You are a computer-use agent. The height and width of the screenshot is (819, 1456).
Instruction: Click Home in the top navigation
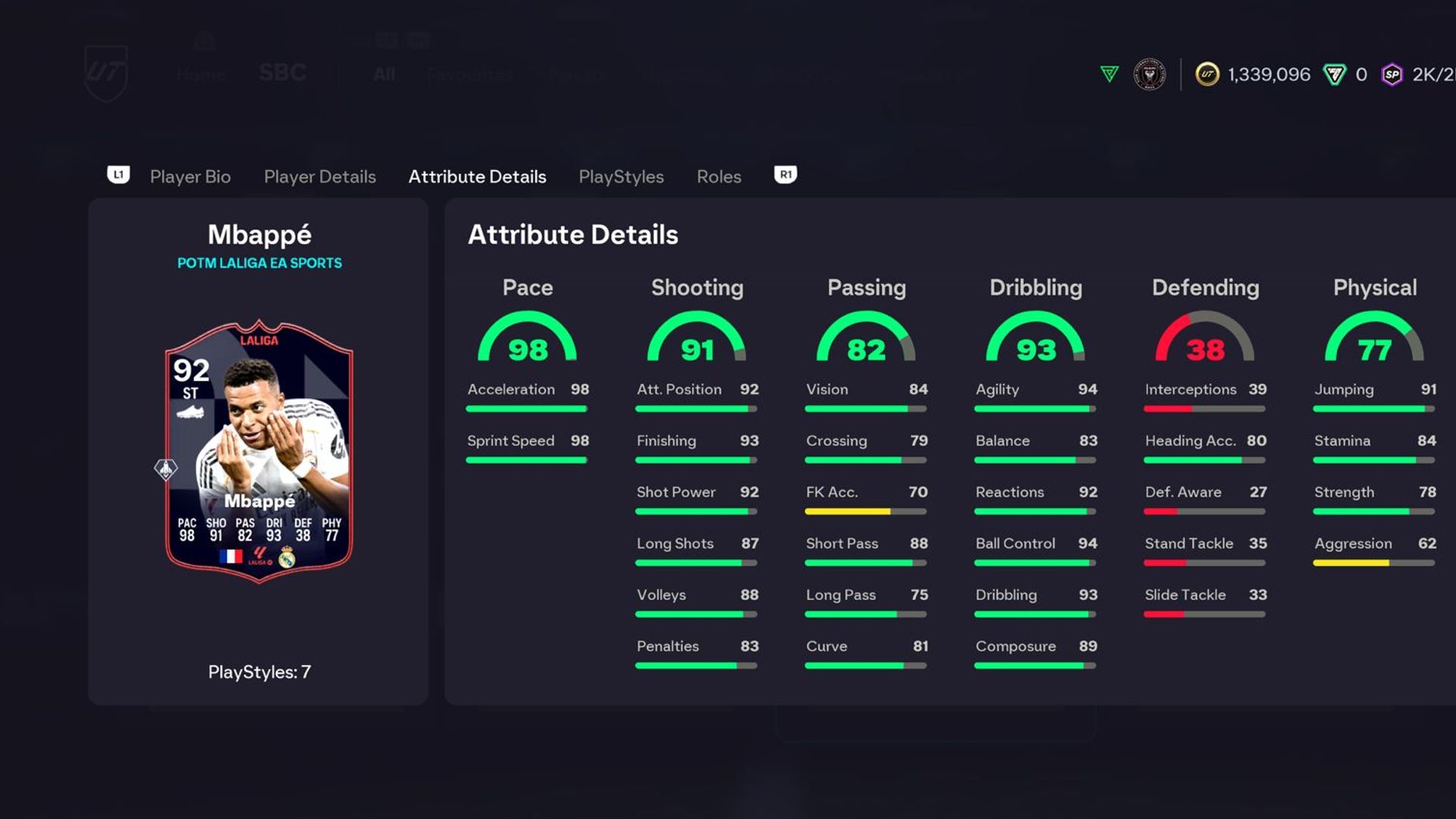[x=200, y=74]
